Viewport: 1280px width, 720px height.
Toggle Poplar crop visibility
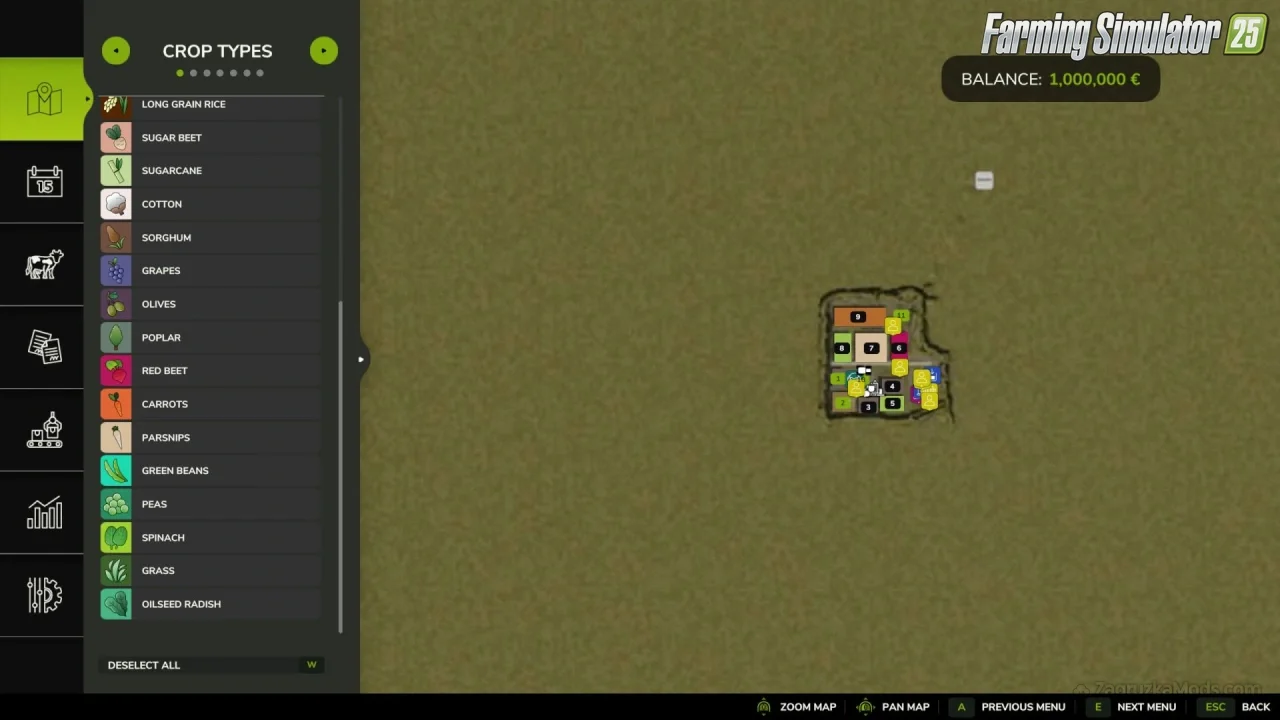(x=210, y=338)
